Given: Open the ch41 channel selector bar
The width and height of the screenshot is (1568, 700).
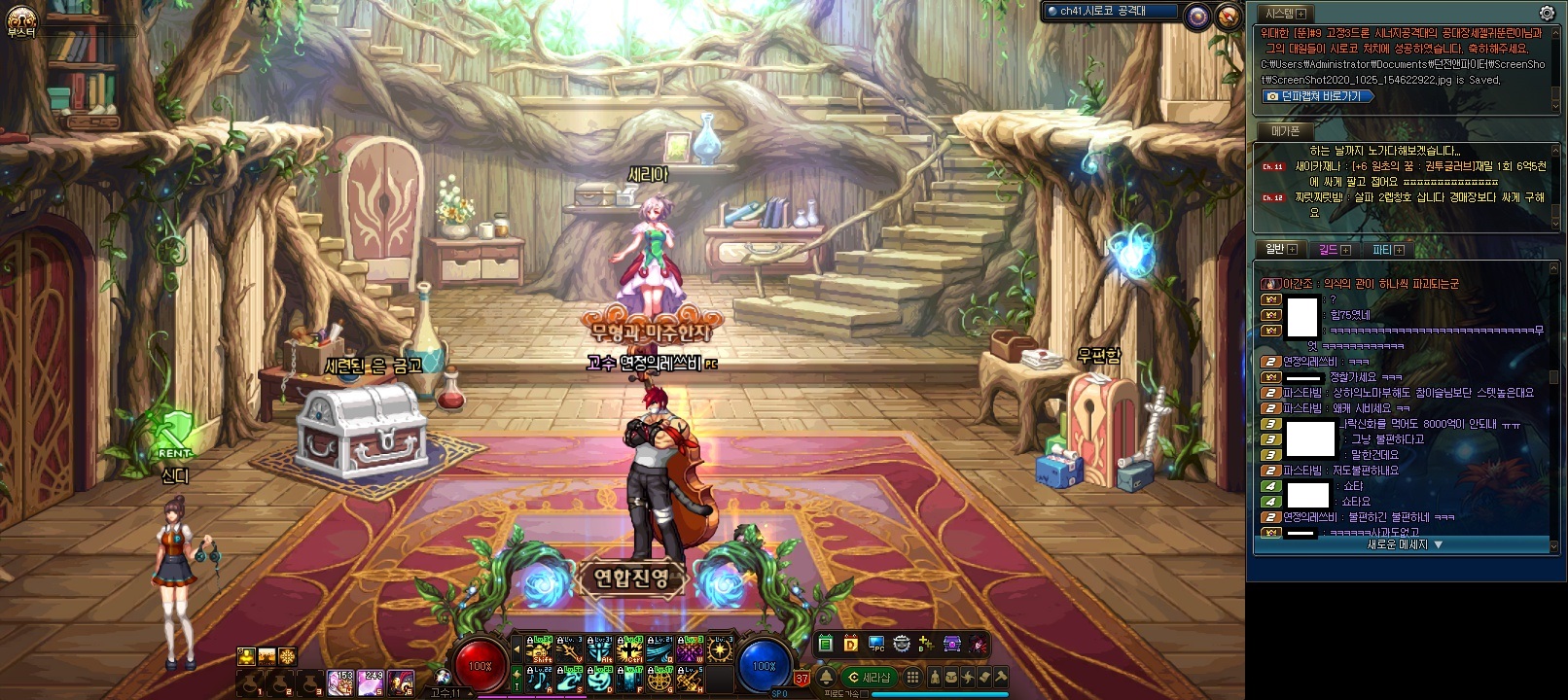Looking at the screenshot, I should pyautogui.click(x=1111, y=12).
